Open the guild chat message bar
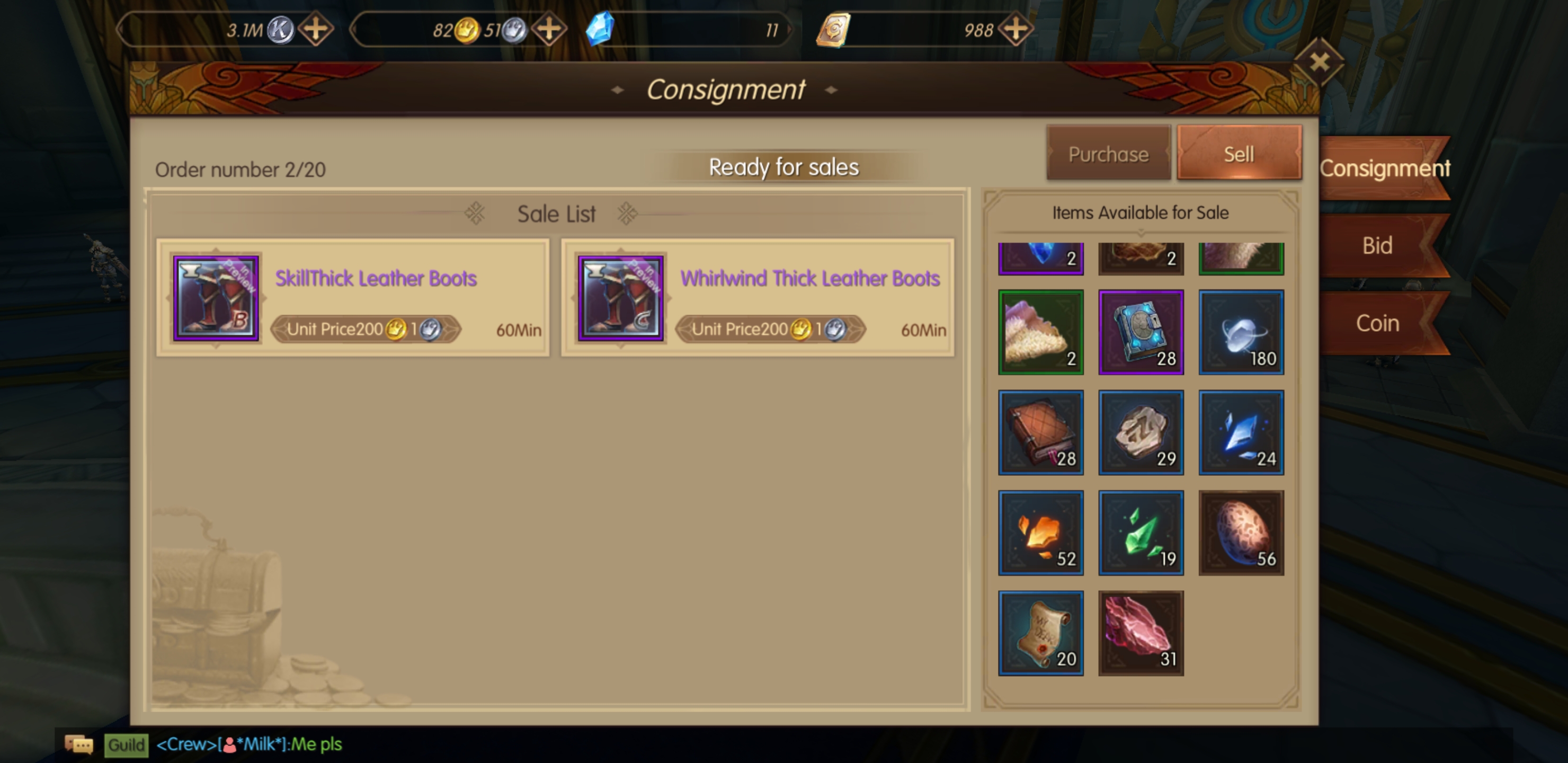Viewport: 1568px width, 763px height. [250, 744]
